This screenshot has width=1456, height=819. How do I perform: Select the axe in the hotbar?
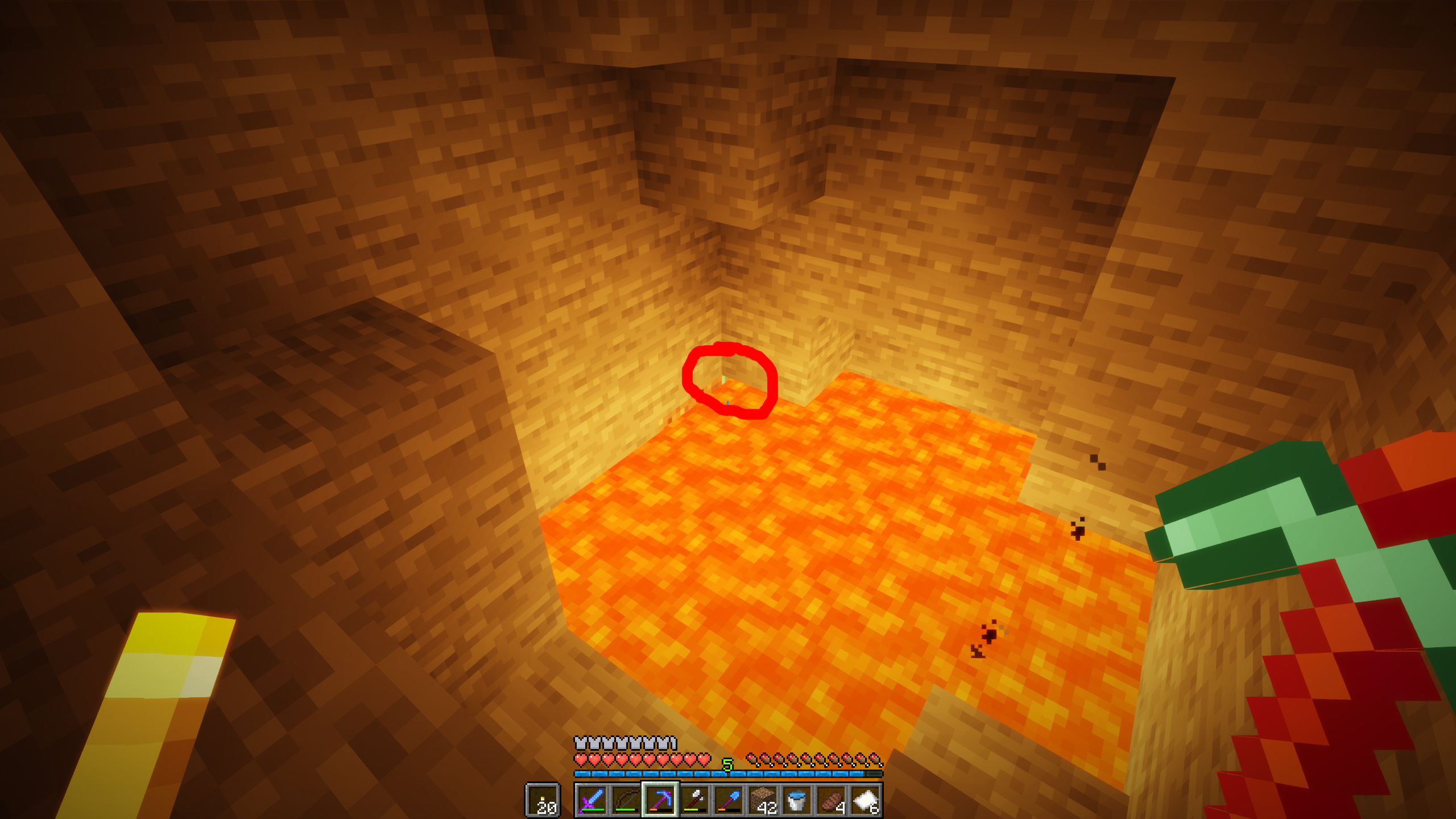694,801
